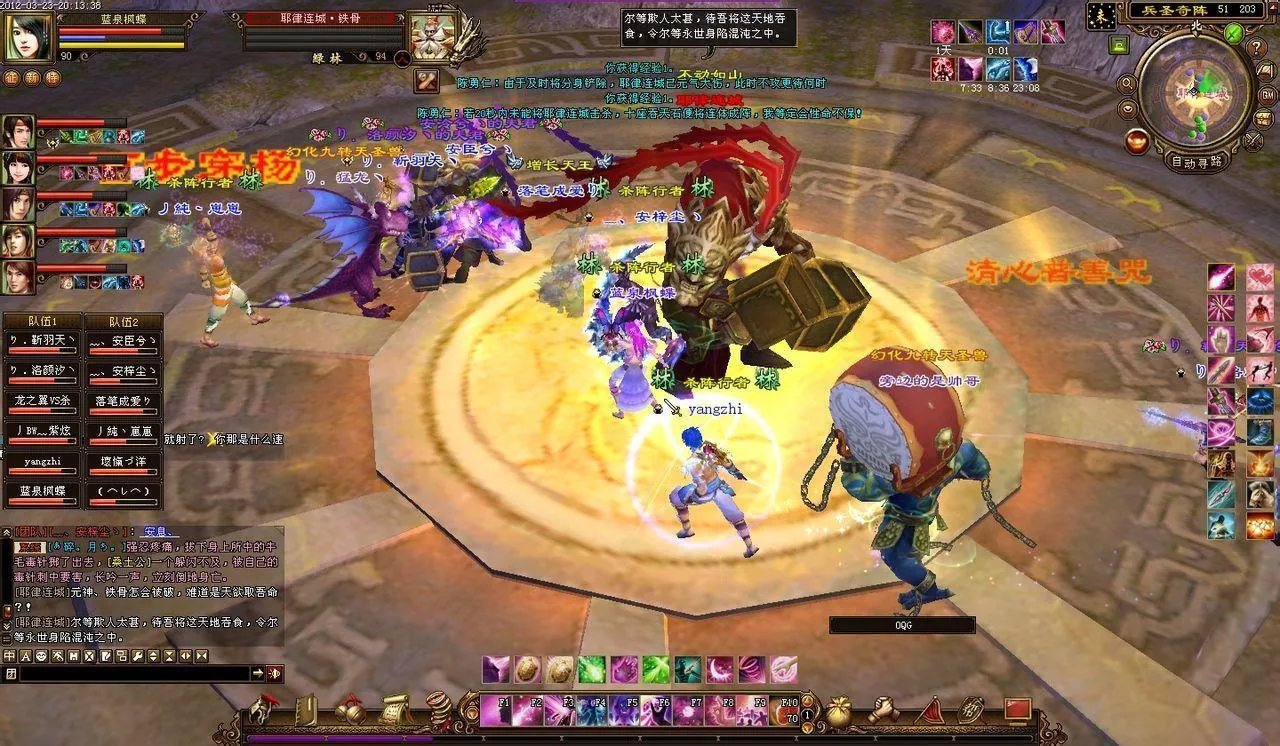This screenshot has width=1280, height=746.
Task: Choose raid member 蓝泉枫蝶 in the team list
Action: pos(42,491)
